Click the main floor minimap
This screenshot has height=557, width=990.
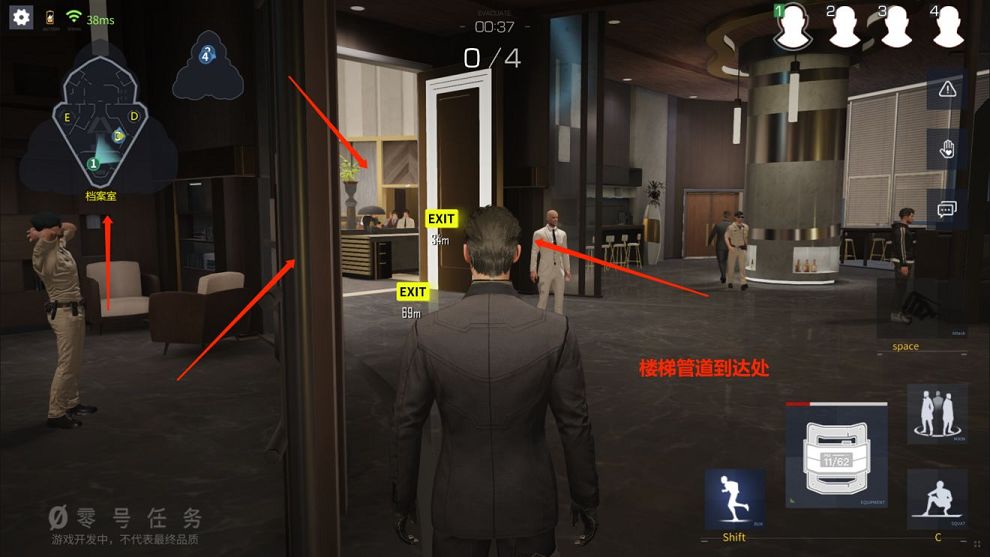click(100, 127)
